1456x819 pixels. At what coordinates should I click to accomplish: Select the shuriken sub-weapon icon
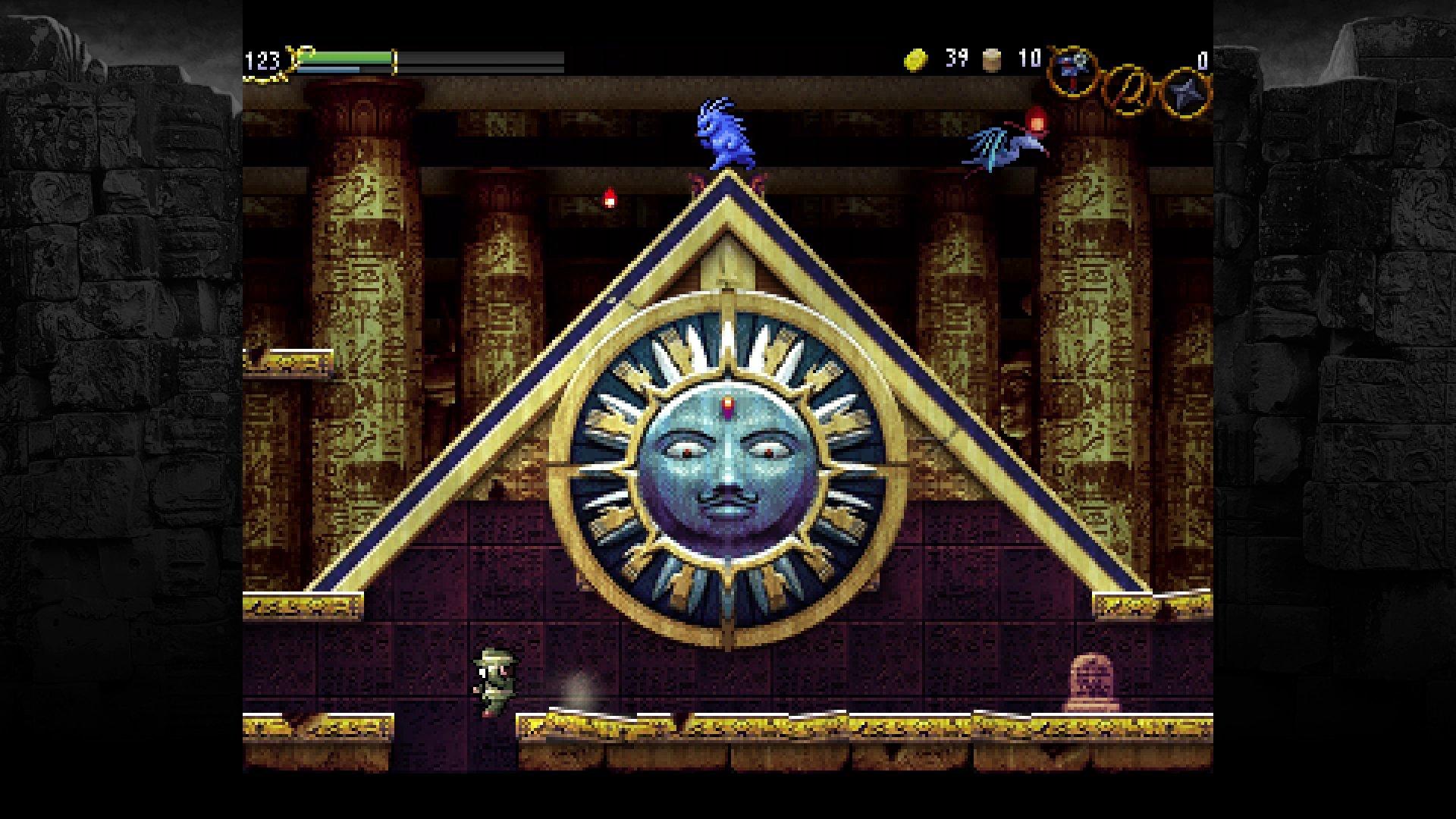point(1188,91)
